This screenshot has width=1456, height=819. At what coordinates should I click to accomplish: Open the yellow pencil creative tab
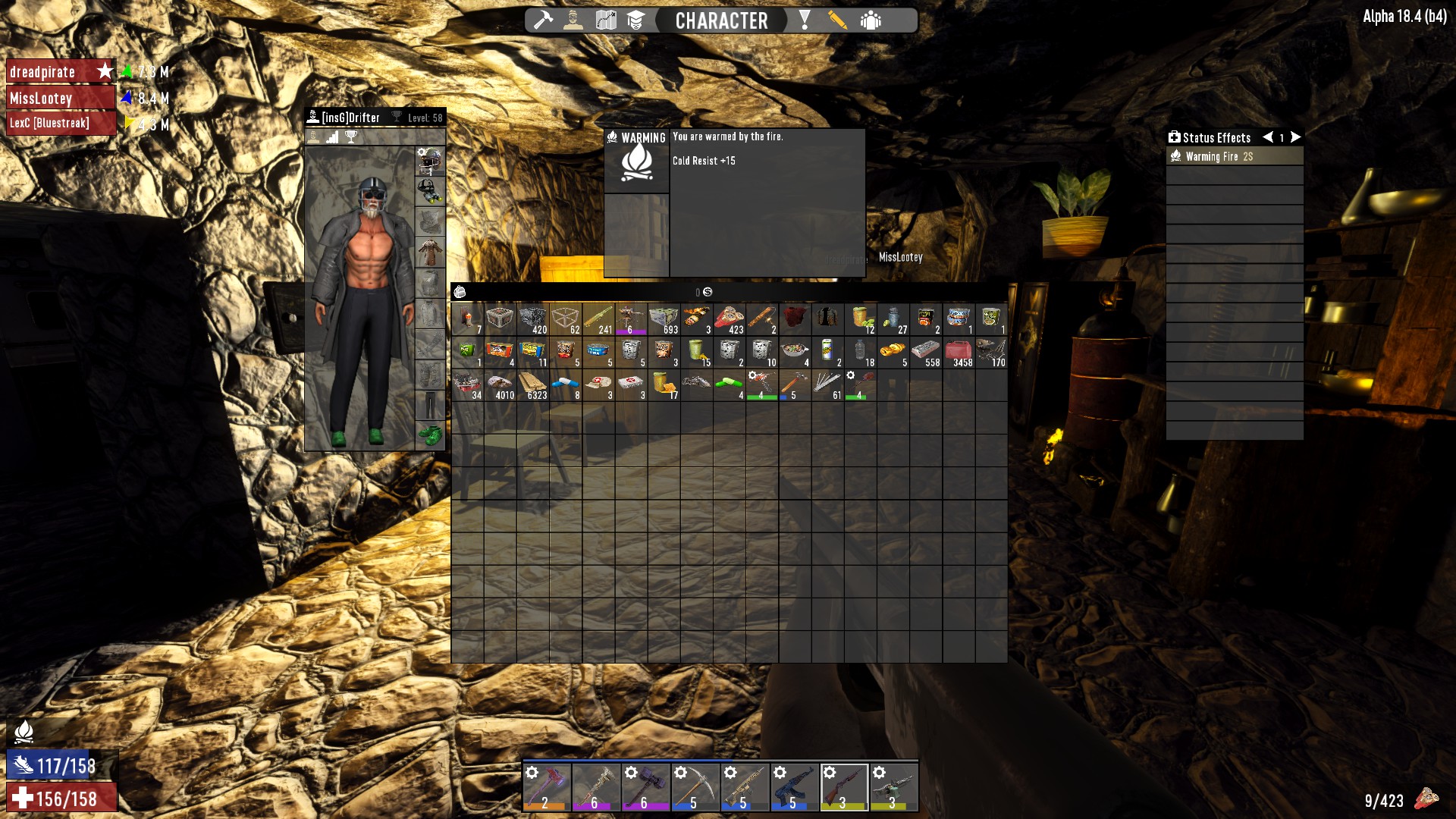coord(837,20)
